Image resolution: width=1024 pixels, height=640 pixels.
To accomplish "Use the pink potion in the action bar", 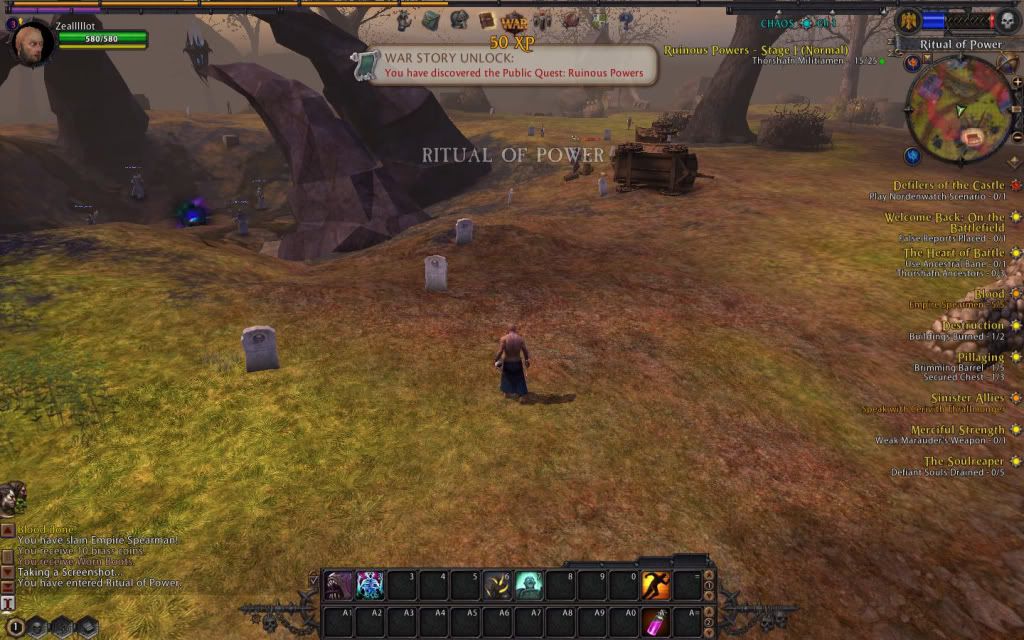I will click(656, 621).
